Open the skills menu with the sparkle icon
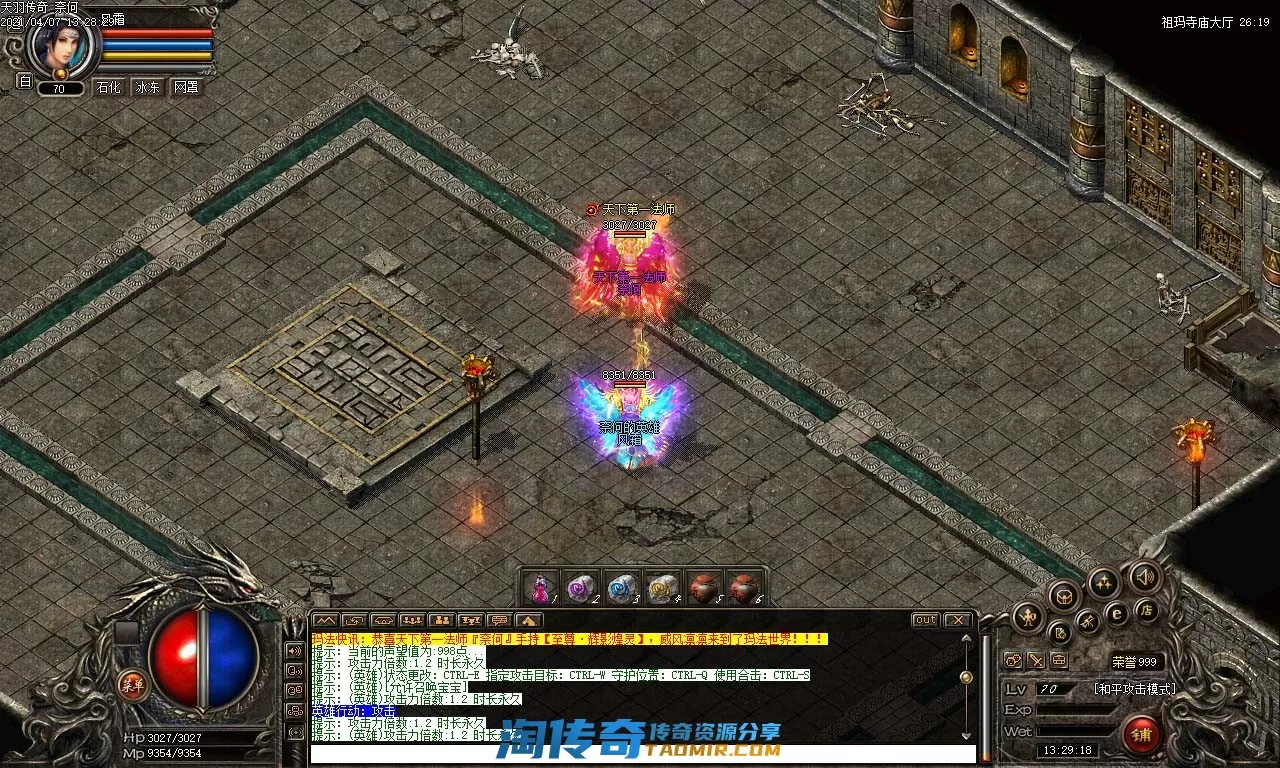Image resolution: width=1280 pixels, height=768 pixels. point(1103,582)
